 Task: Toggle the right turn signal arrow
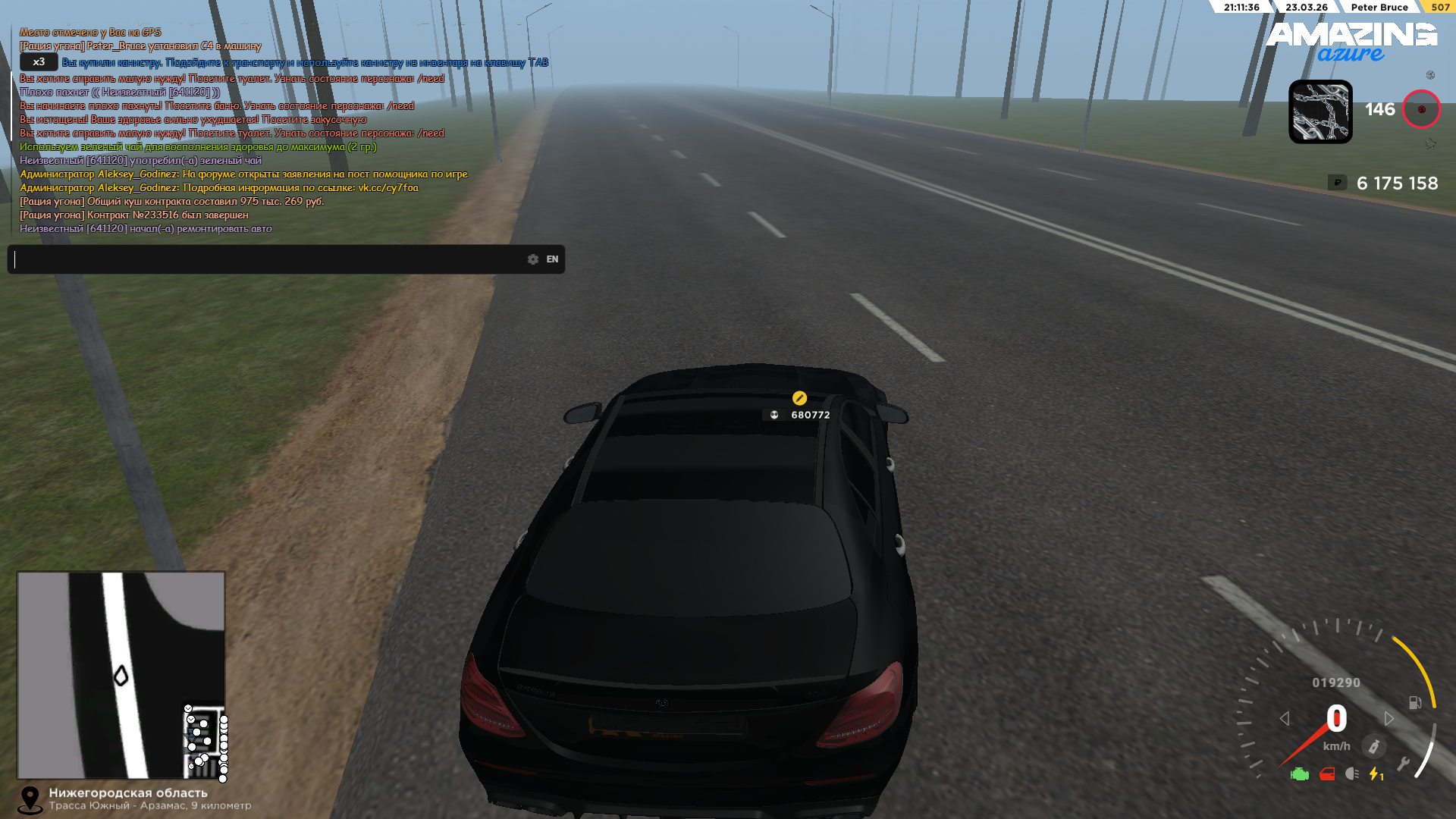[1389, 718]
